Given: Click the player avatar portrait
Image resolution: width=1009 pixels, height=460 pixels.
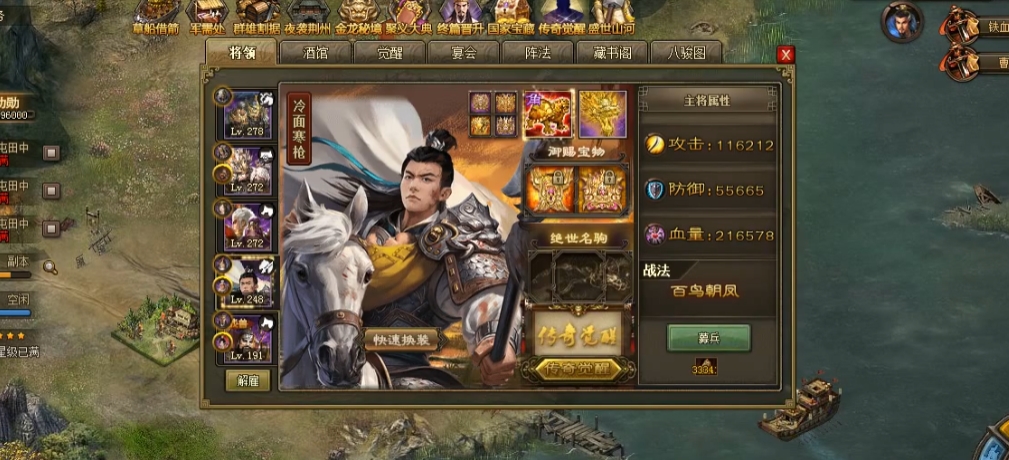Looking at the screenshot, I should [x=902, y=21].
